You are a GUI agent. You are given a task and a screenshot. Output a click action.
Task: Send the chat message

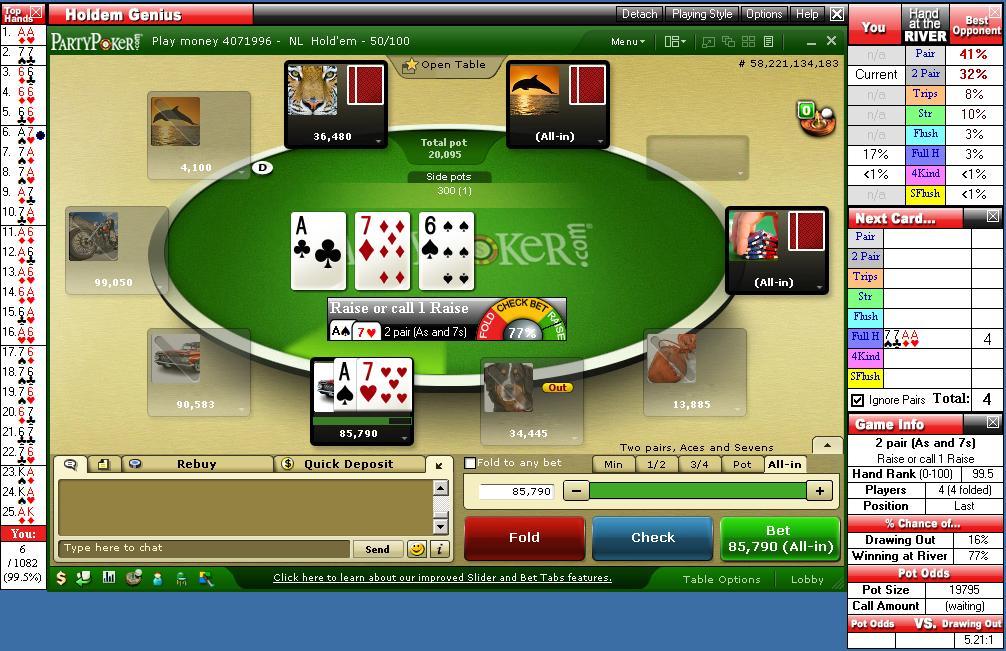click(377, 549)
